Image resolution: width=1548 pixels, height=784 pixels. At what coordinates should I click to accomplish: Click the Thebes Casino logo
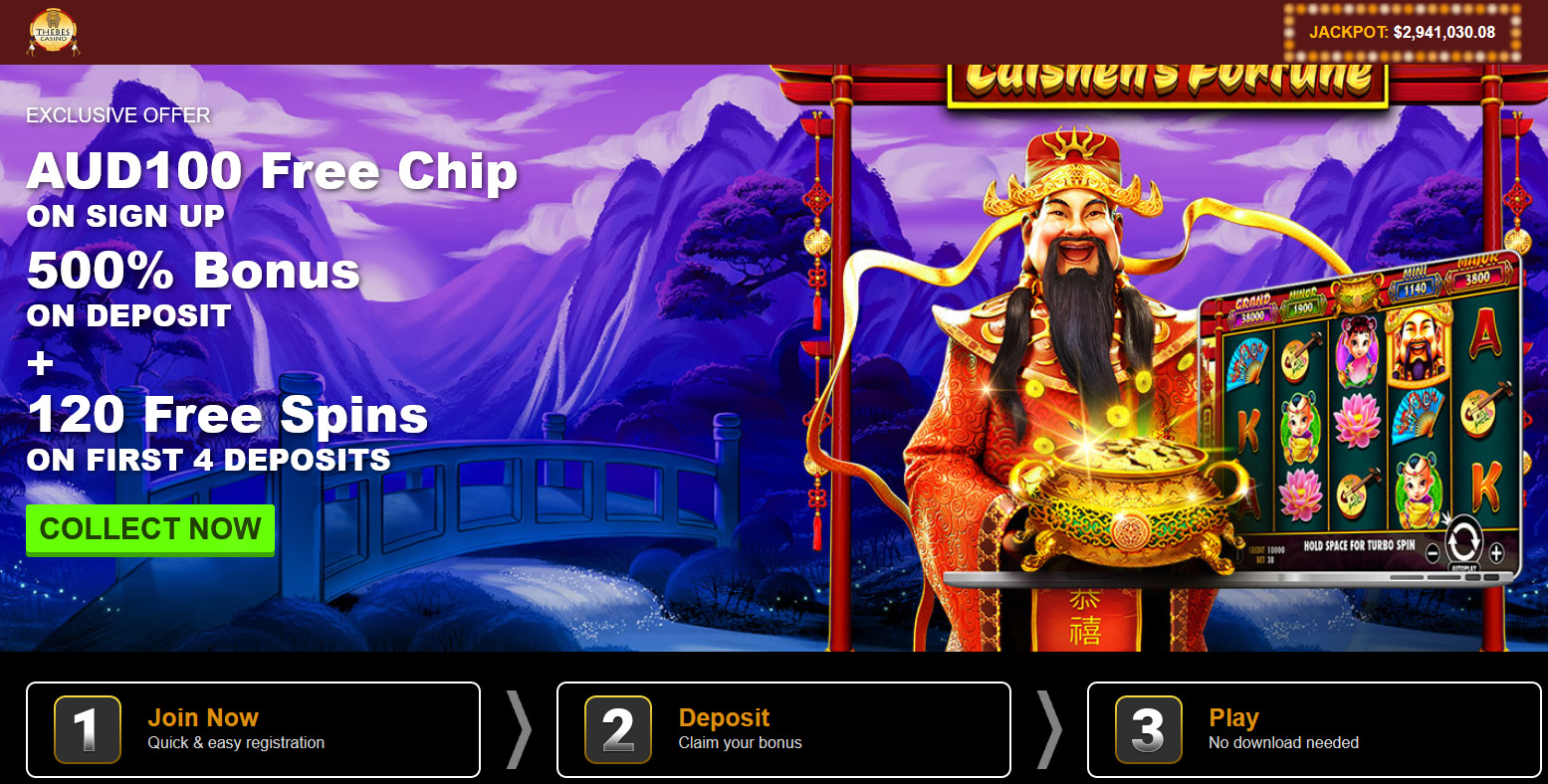(54, 31)
